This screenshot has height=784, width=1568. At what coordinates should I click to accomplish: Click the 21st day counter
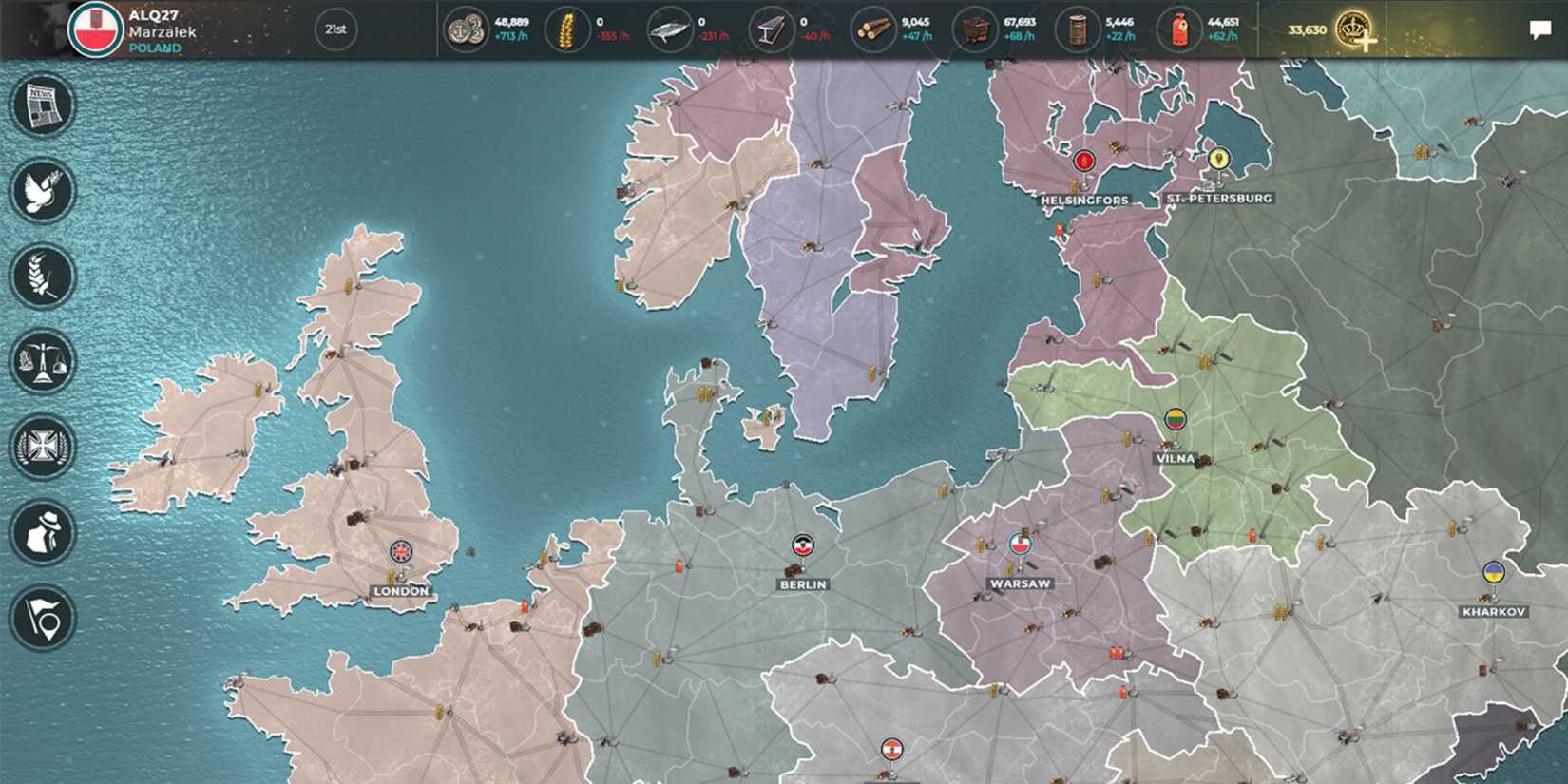[x=337, y=29]
